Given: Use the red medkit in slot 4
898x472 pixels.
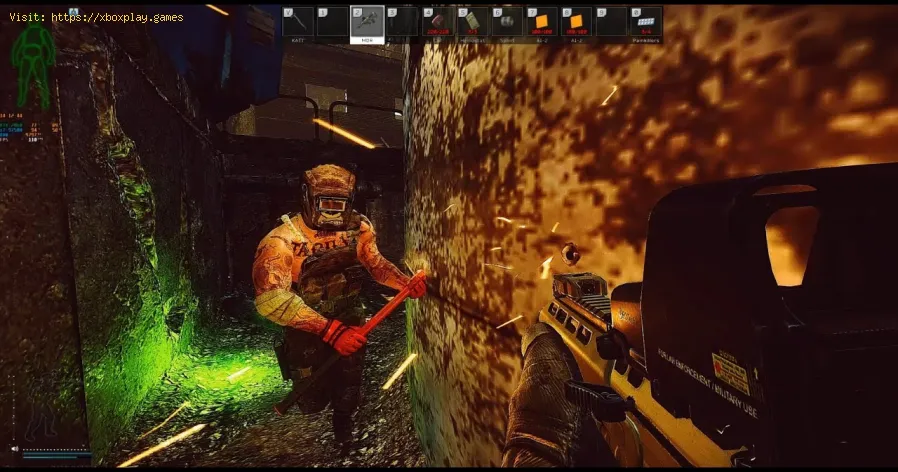Looking at the screenshot, I should [436, 22].
